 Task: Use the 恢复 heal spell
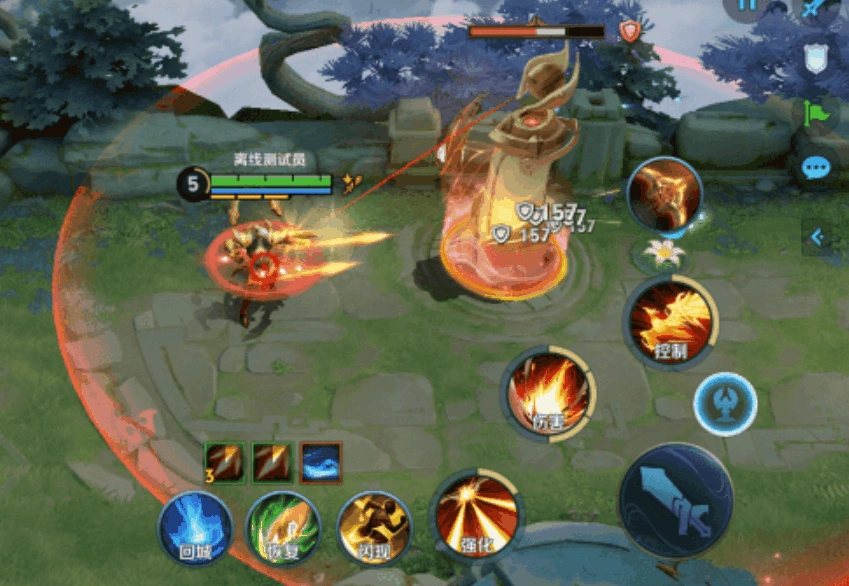[x=283, y=526]
